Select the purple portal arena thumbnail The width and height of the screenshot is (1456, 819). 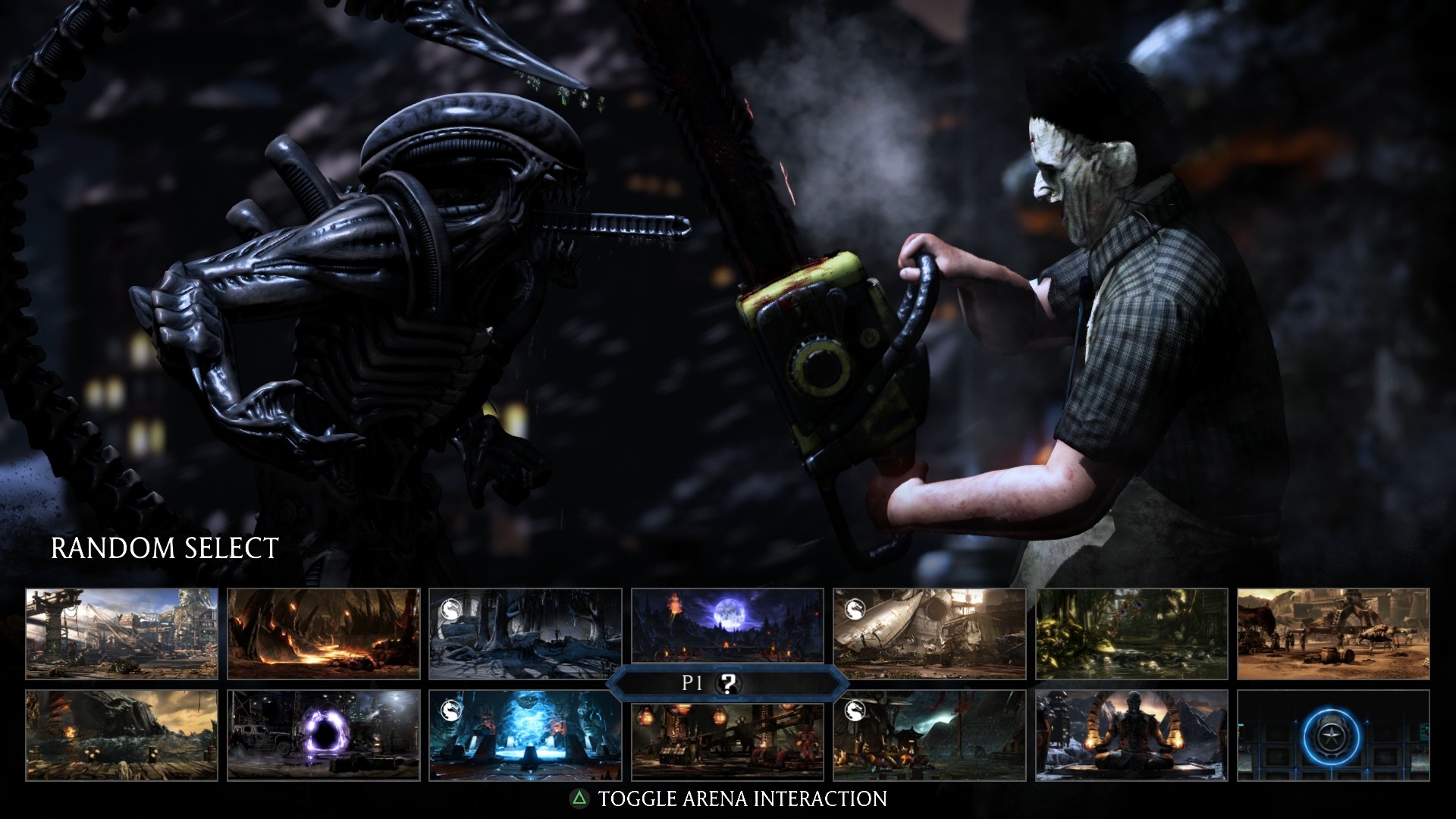(x=324, y=735)
